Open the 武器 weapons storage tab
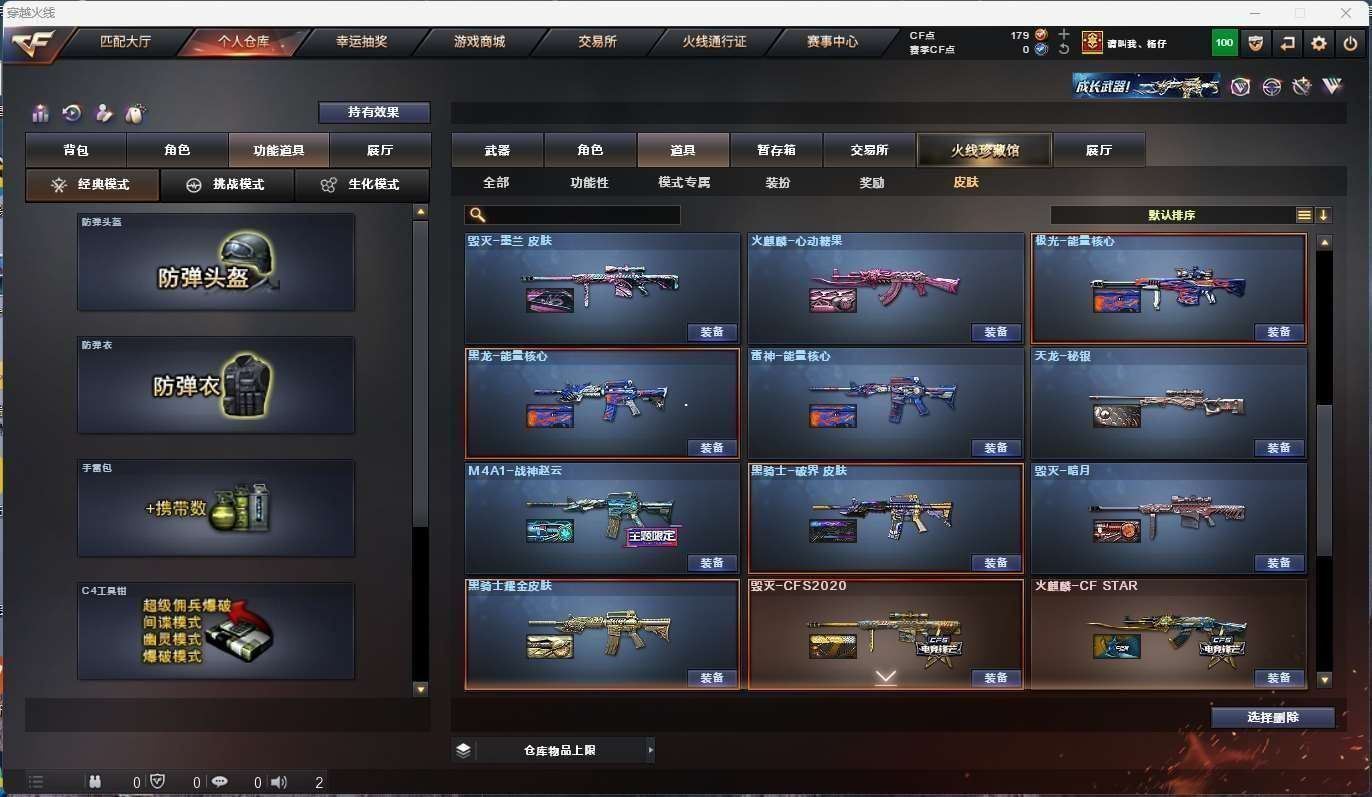This screenshot has width=1372, height=797. [497, 150]
